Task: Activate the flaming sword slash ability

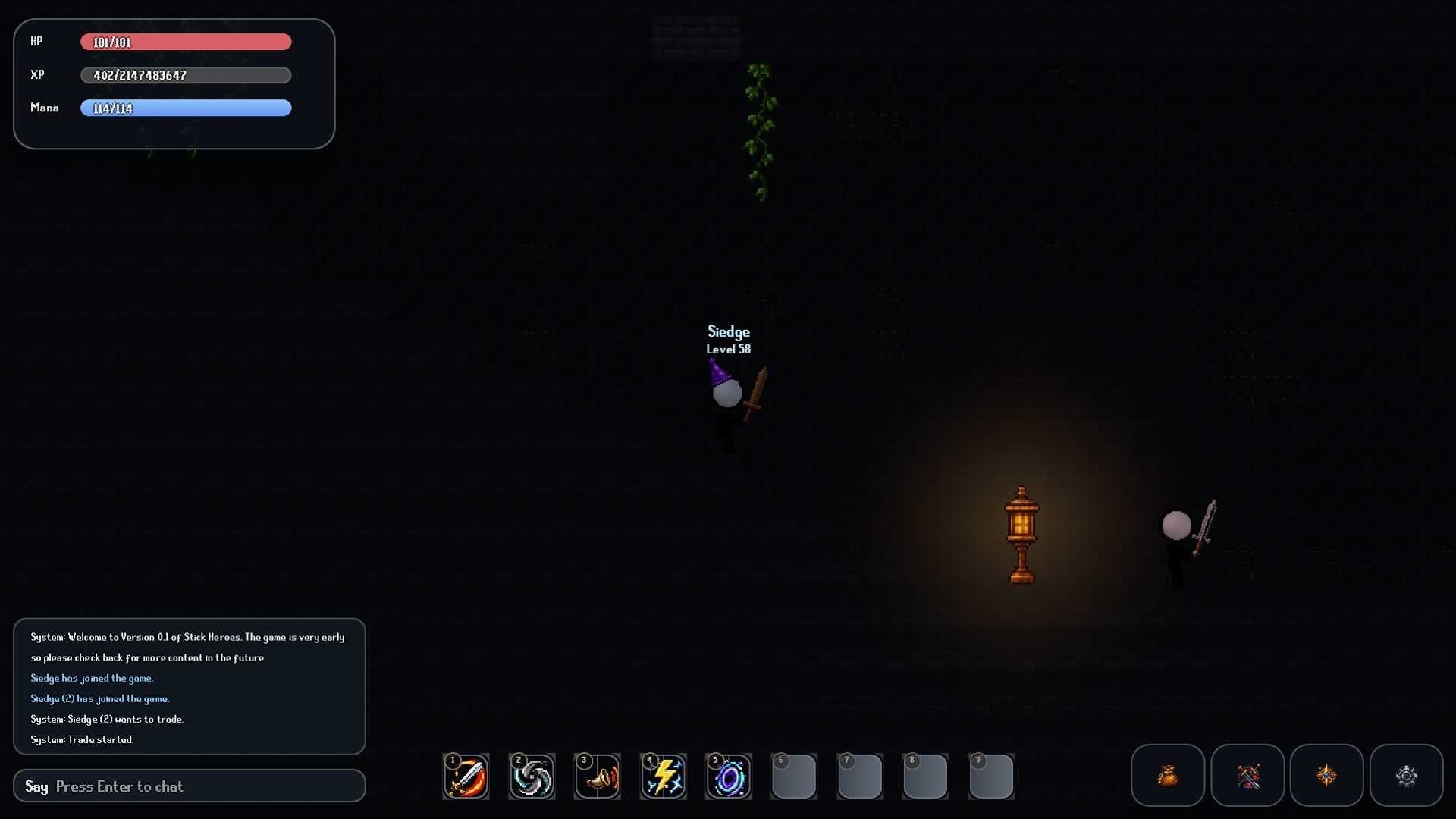Action: point(466,777)
